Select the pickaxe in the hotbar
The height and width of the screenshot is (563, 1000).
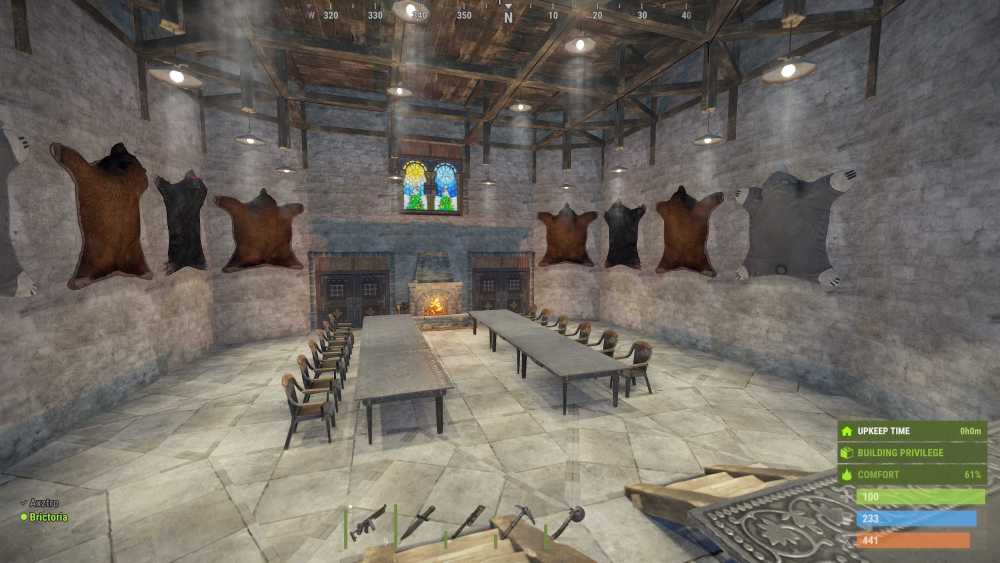pos(516,519)
